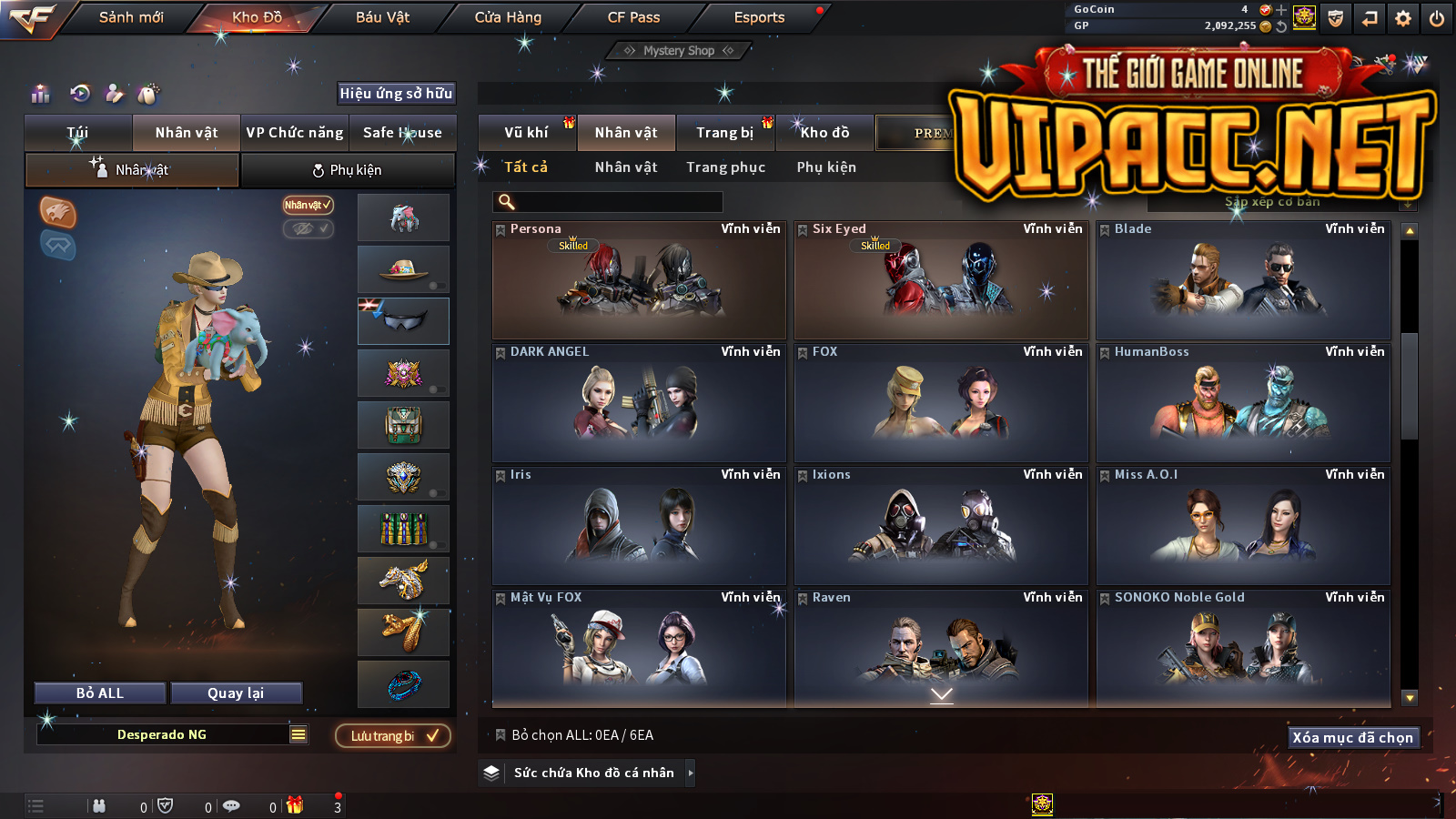
Task: Open the Sảnh mới lobby menu
Action: (131, 17)
